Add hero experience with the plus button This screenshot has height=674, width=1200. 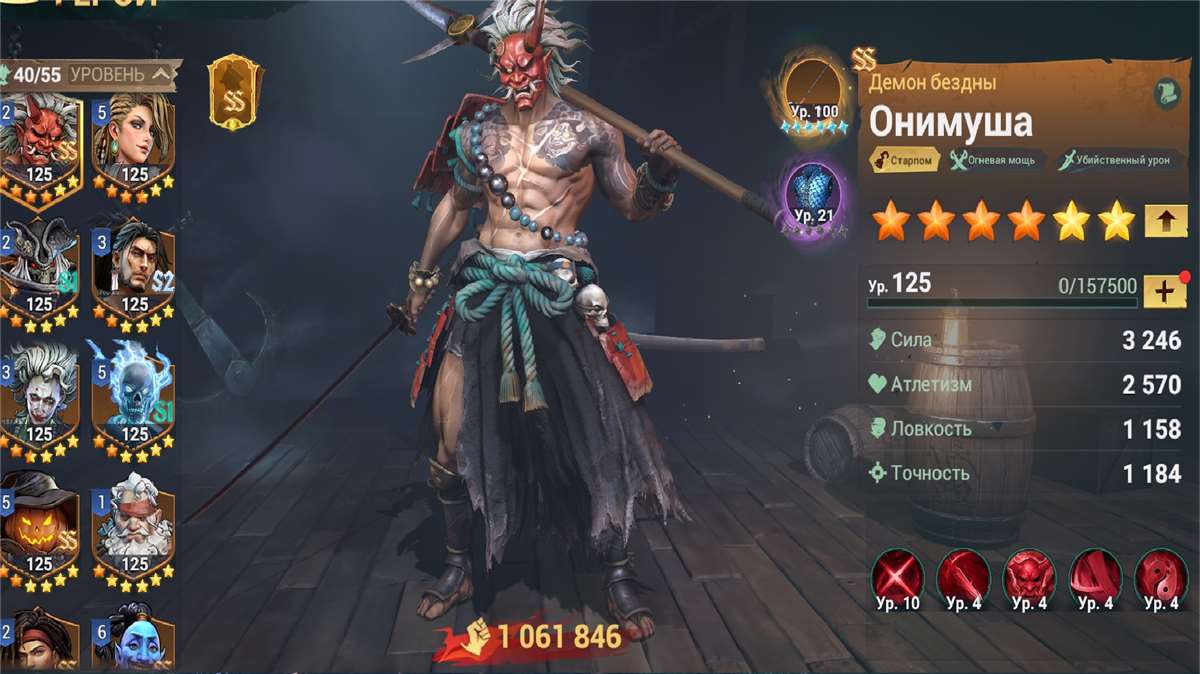pyautogui.click(x=1164, y=291)
